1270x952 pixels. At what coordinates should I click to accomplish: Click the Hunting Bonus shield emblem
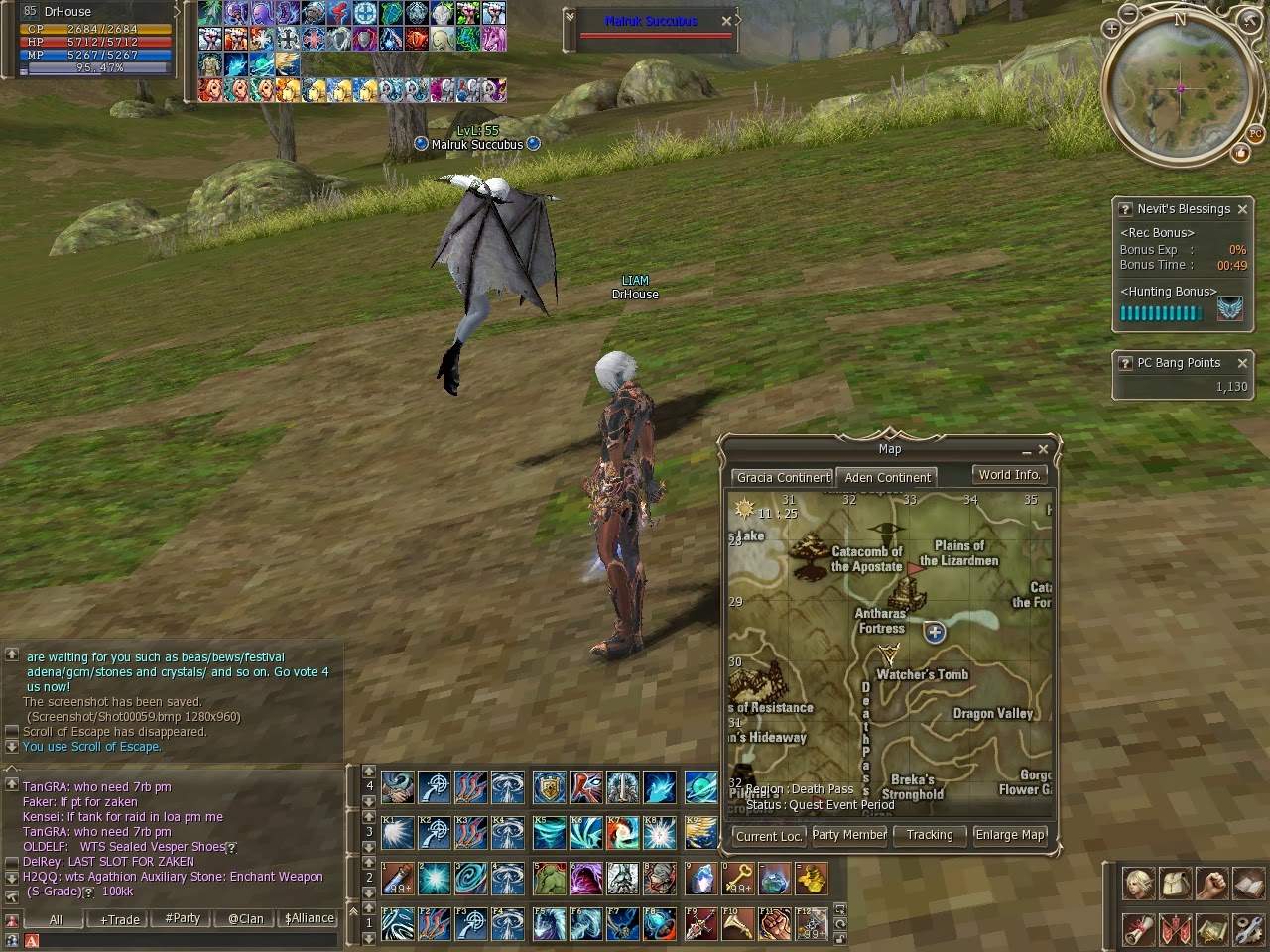1230,309
